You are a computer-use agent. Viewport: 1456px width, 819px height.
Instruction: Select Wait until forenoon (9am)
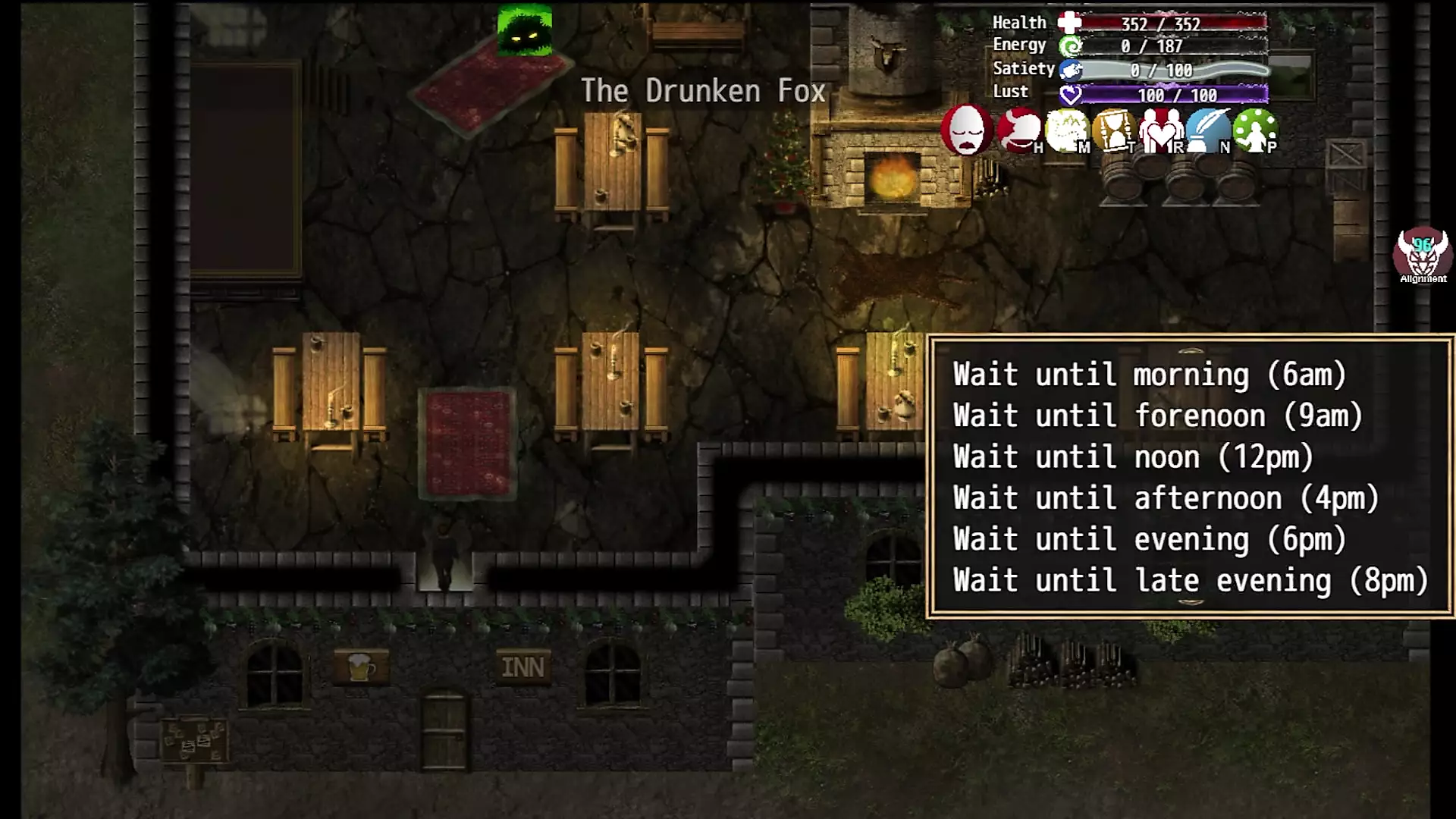coord(1157,416)
